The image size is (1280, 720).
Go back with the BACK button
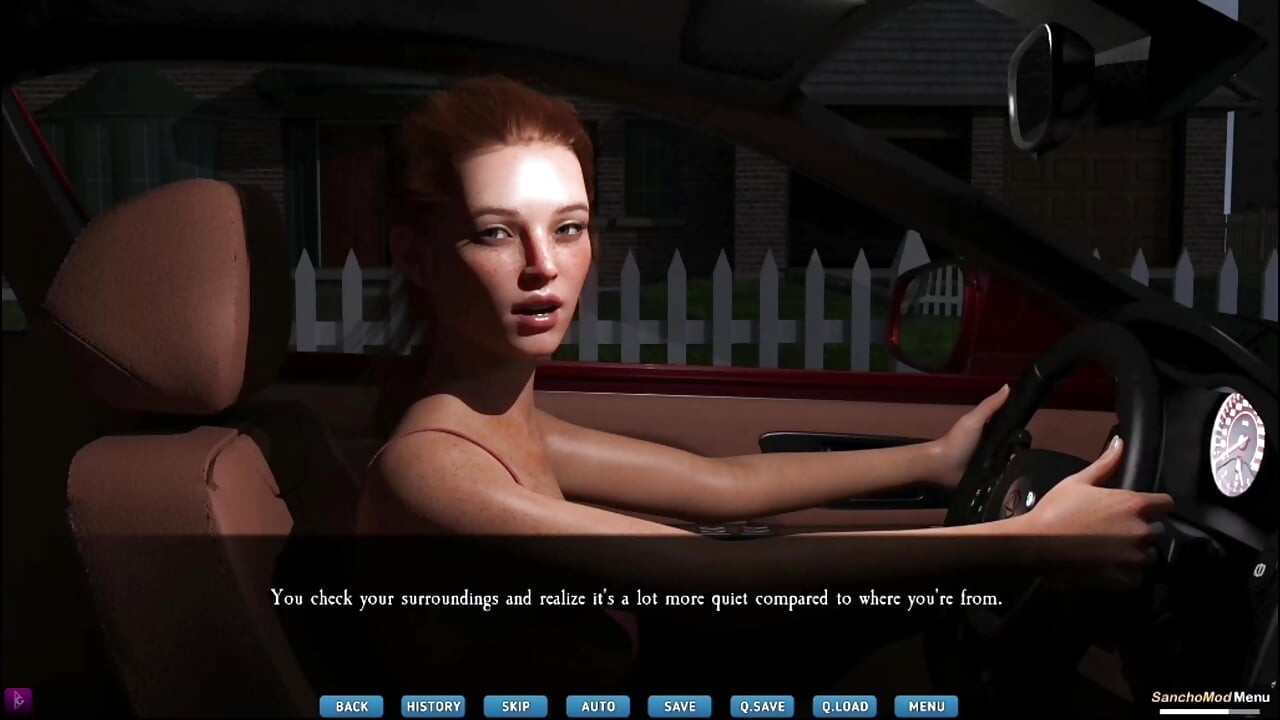(351, 706)
